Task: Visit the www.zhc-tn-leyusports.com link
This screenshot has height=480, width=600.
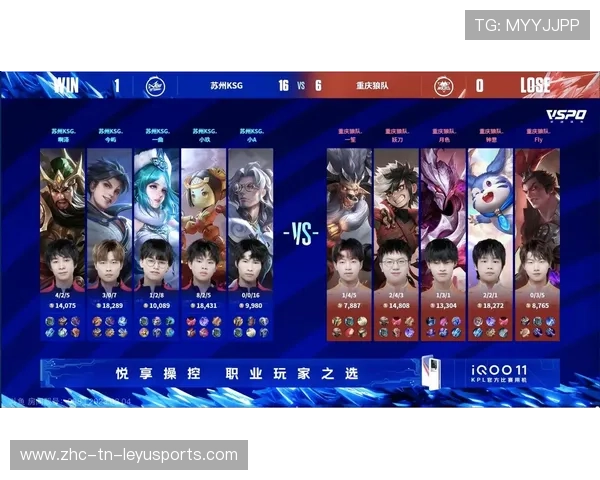Action: (x=129, y=455)
